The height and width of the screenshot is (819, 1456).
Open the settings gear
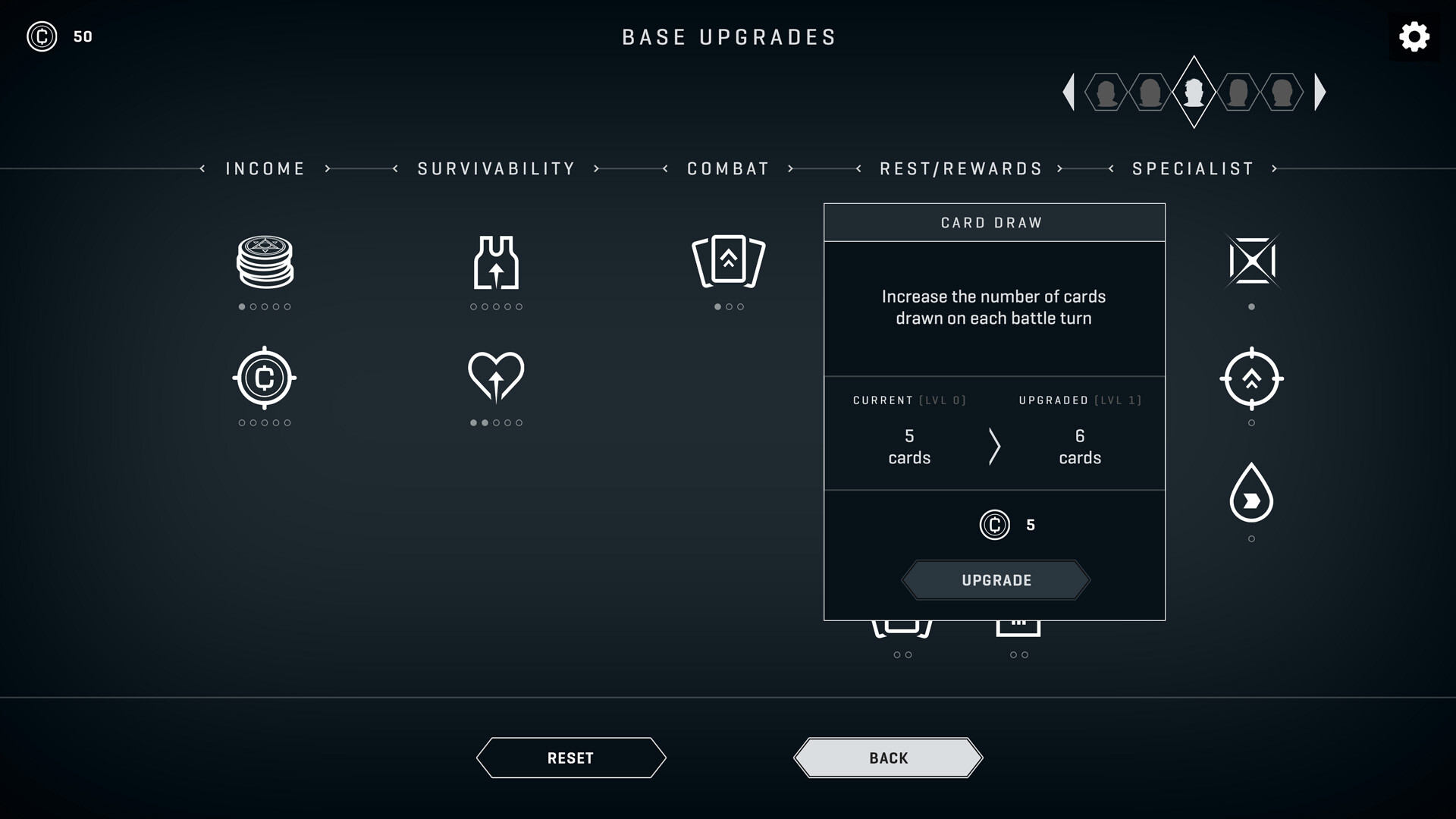point(1414,36)
